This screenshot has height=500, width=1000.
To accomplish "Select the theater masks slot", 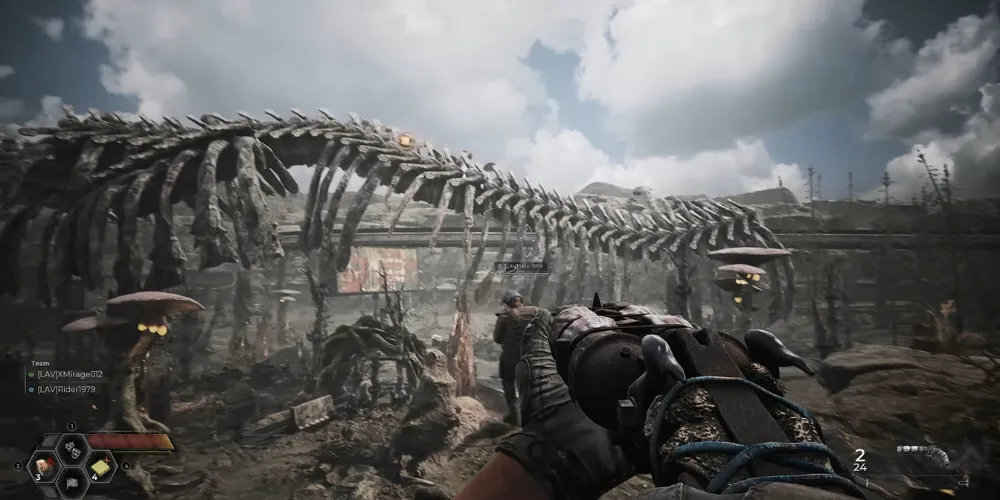I will point(72,448).
